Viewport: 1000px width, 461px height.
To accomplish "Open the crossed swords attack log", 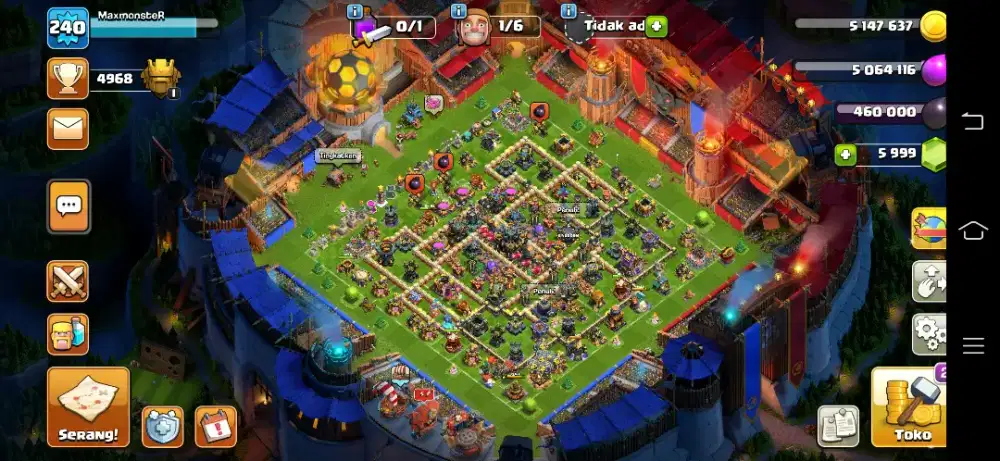I will (68, 281).
